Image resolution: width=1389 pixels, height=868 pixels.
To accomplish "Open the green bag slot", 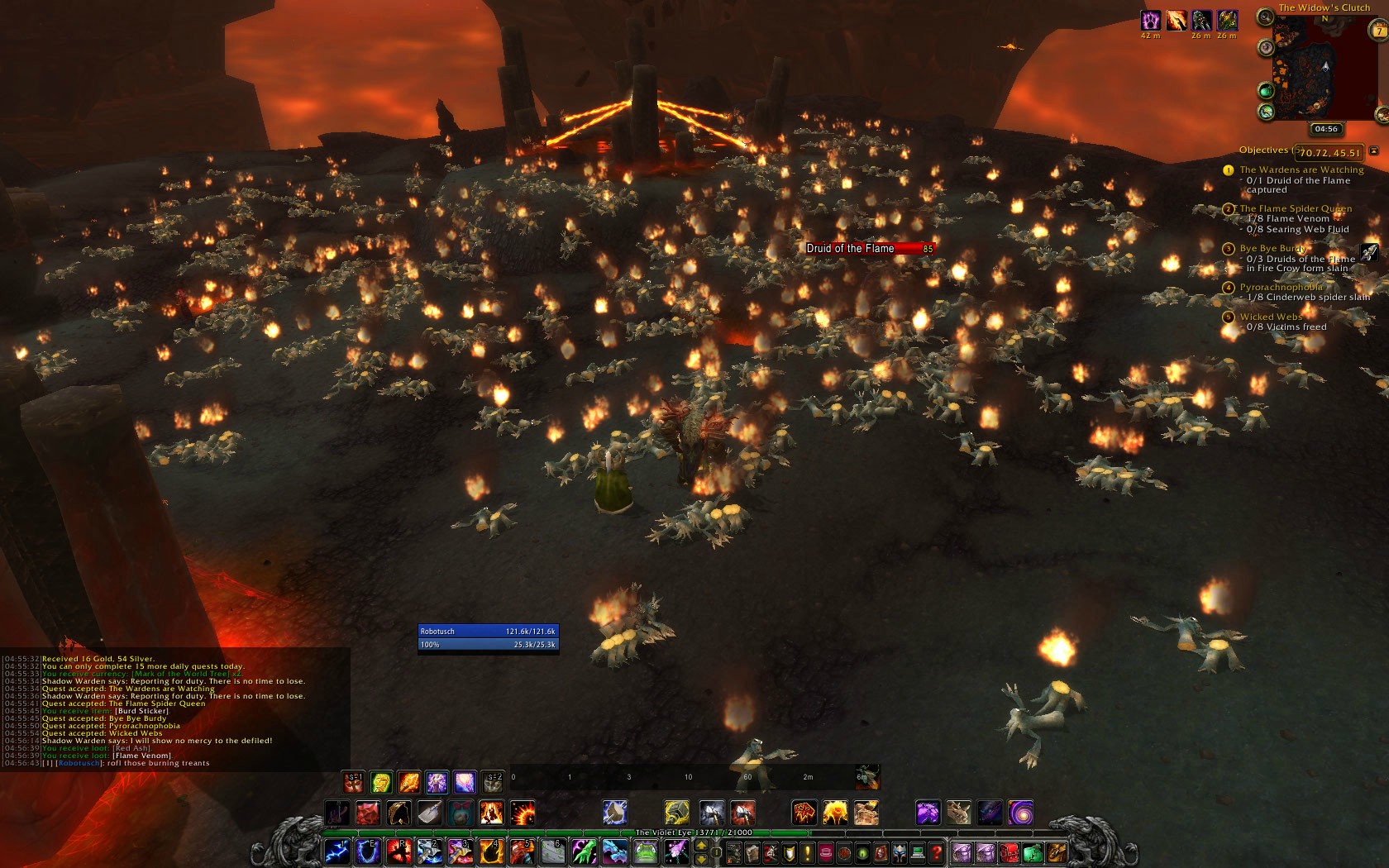I will click(1032, 851).
